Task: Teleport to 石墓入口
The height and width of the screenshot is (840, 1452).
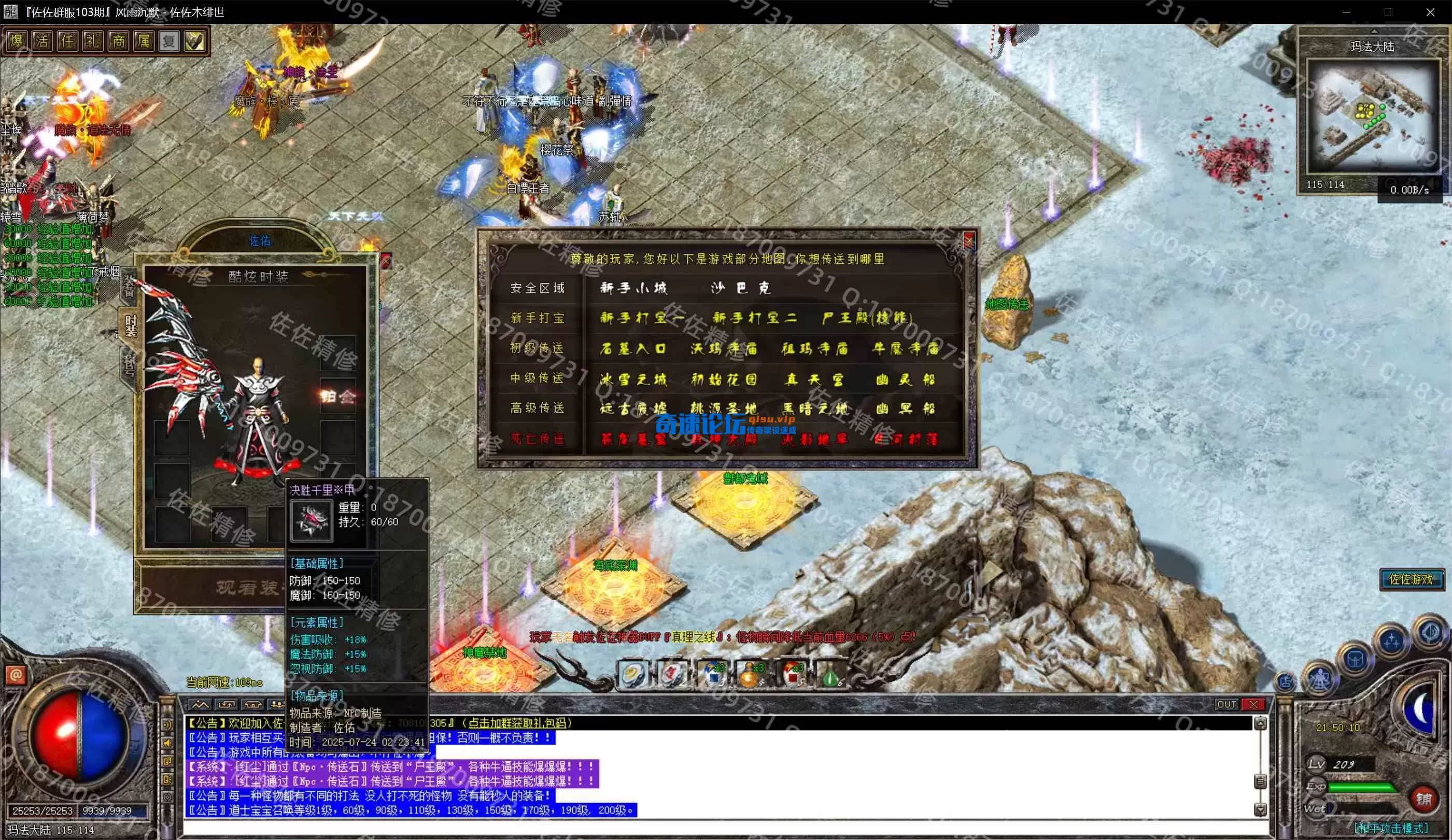Action: (633, 348)
